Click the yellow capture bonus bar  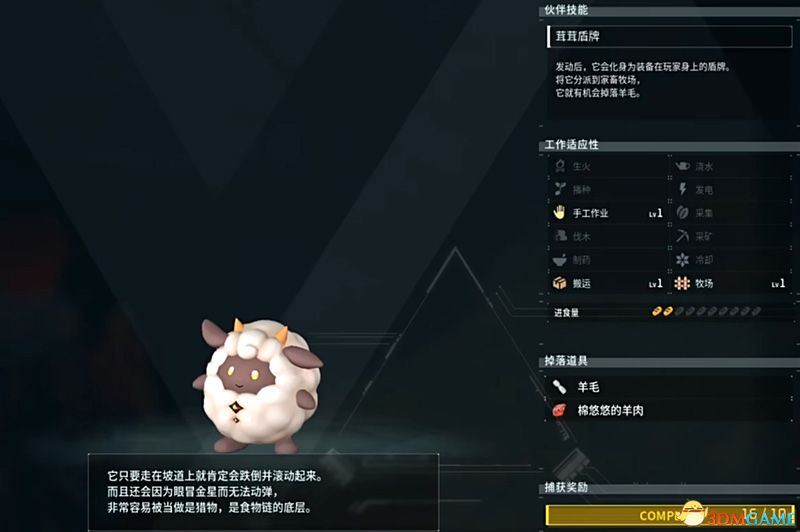pyautogui.click(x=668, y=517)
